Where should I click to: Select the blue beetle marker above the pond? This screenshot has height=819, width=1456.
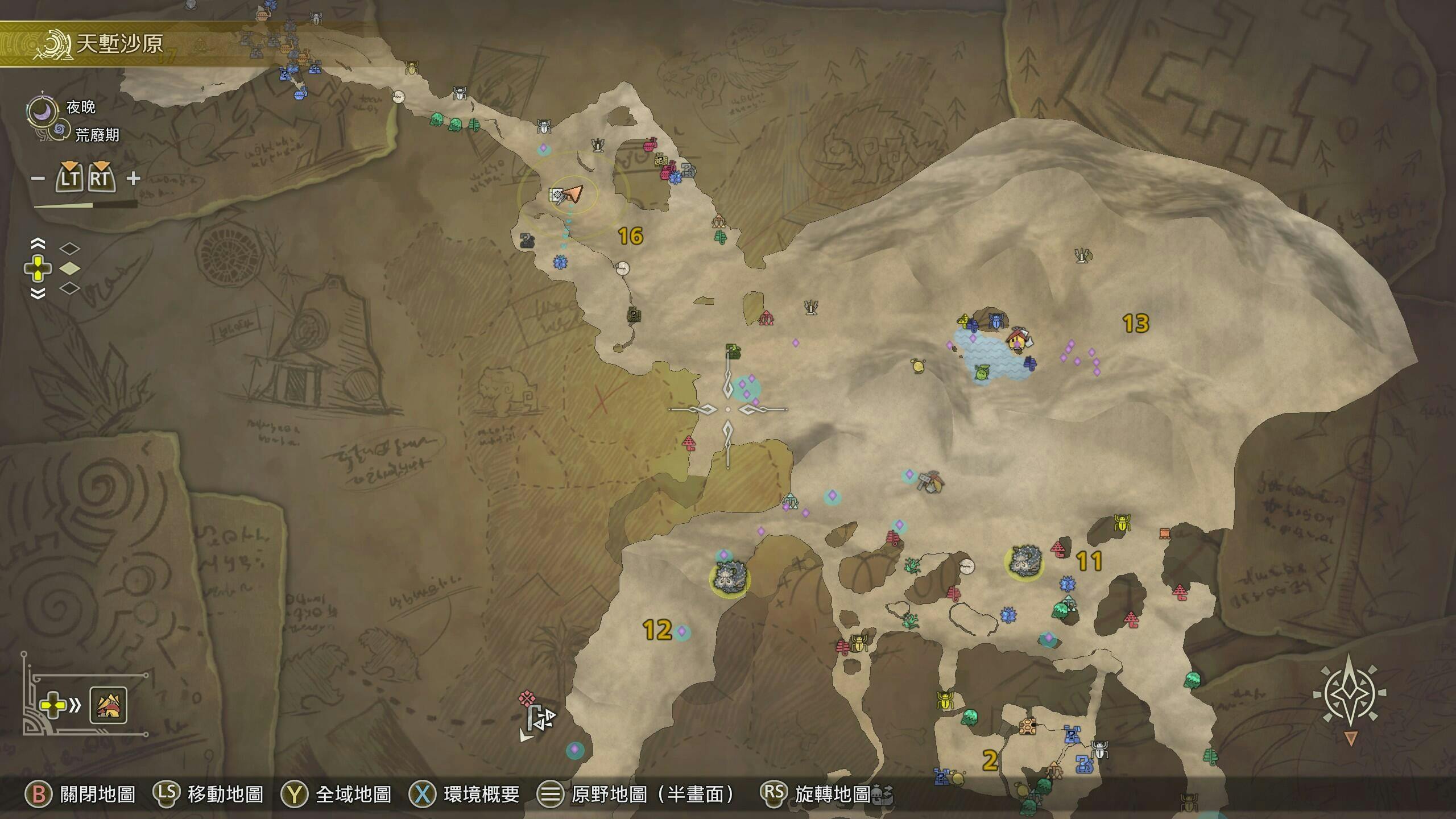[995, 321]
